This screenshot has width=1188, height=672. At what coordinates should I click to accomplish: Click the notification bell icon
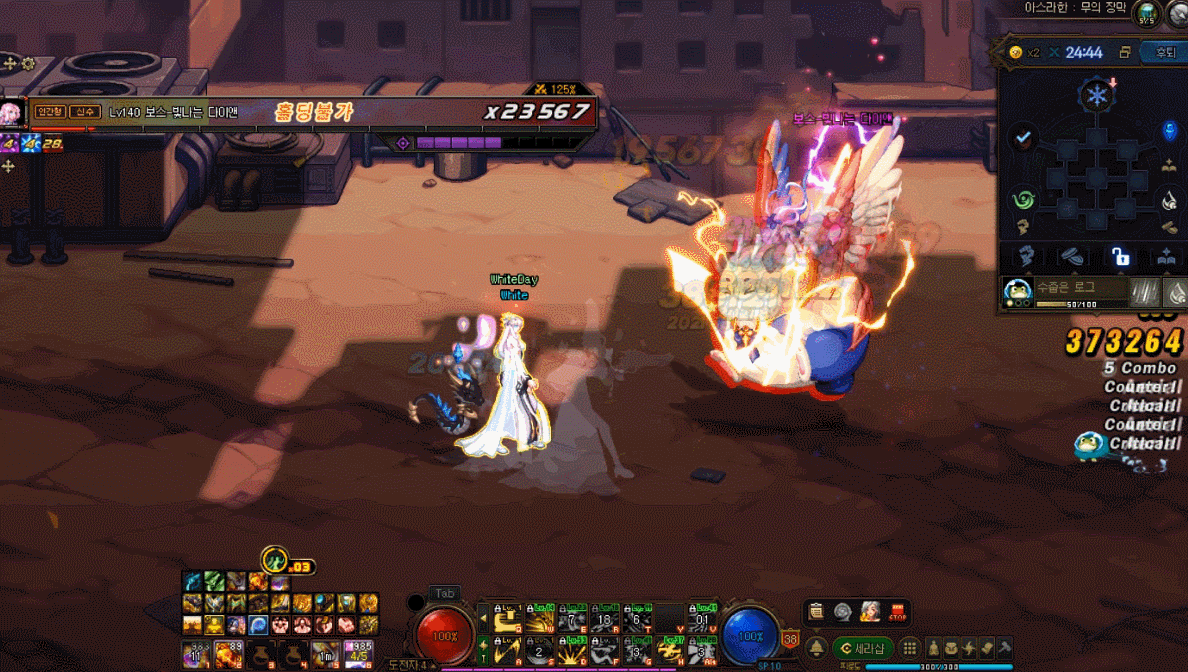click(817, 648)
